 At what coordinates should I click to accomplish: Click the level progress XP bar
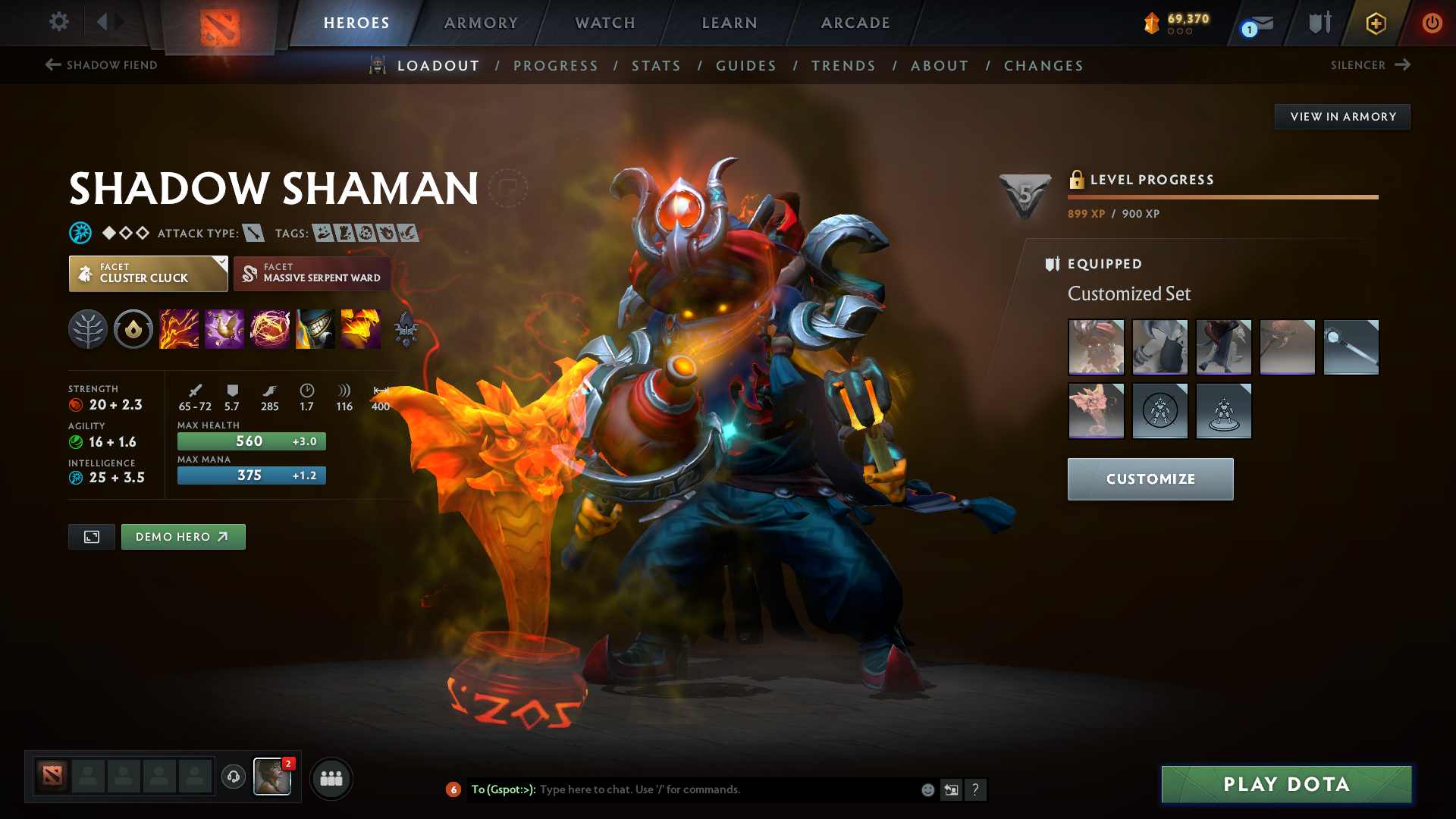pyautogui.click(x=1223, y=196)
